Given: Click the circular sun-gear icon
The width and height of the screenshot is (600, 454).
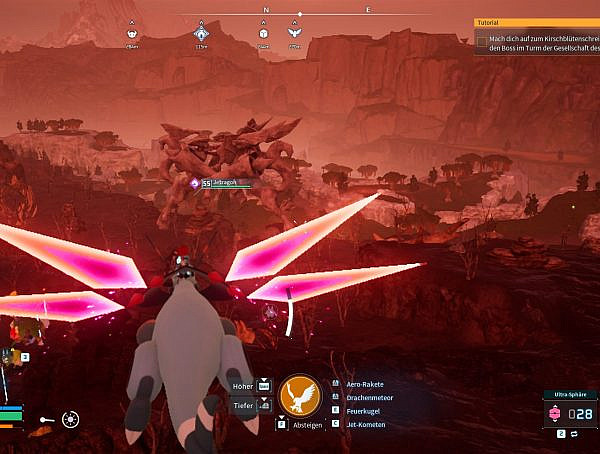Looking at the screenshot, I should coord(70,420).
